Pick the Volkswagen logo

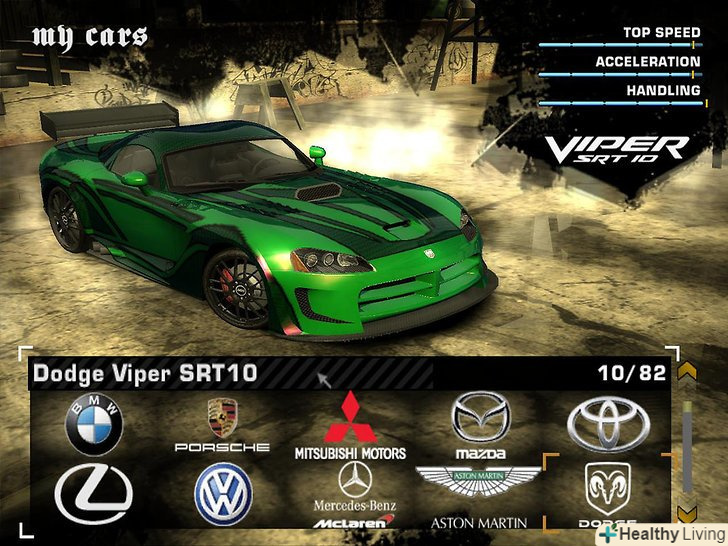point(223,494)
